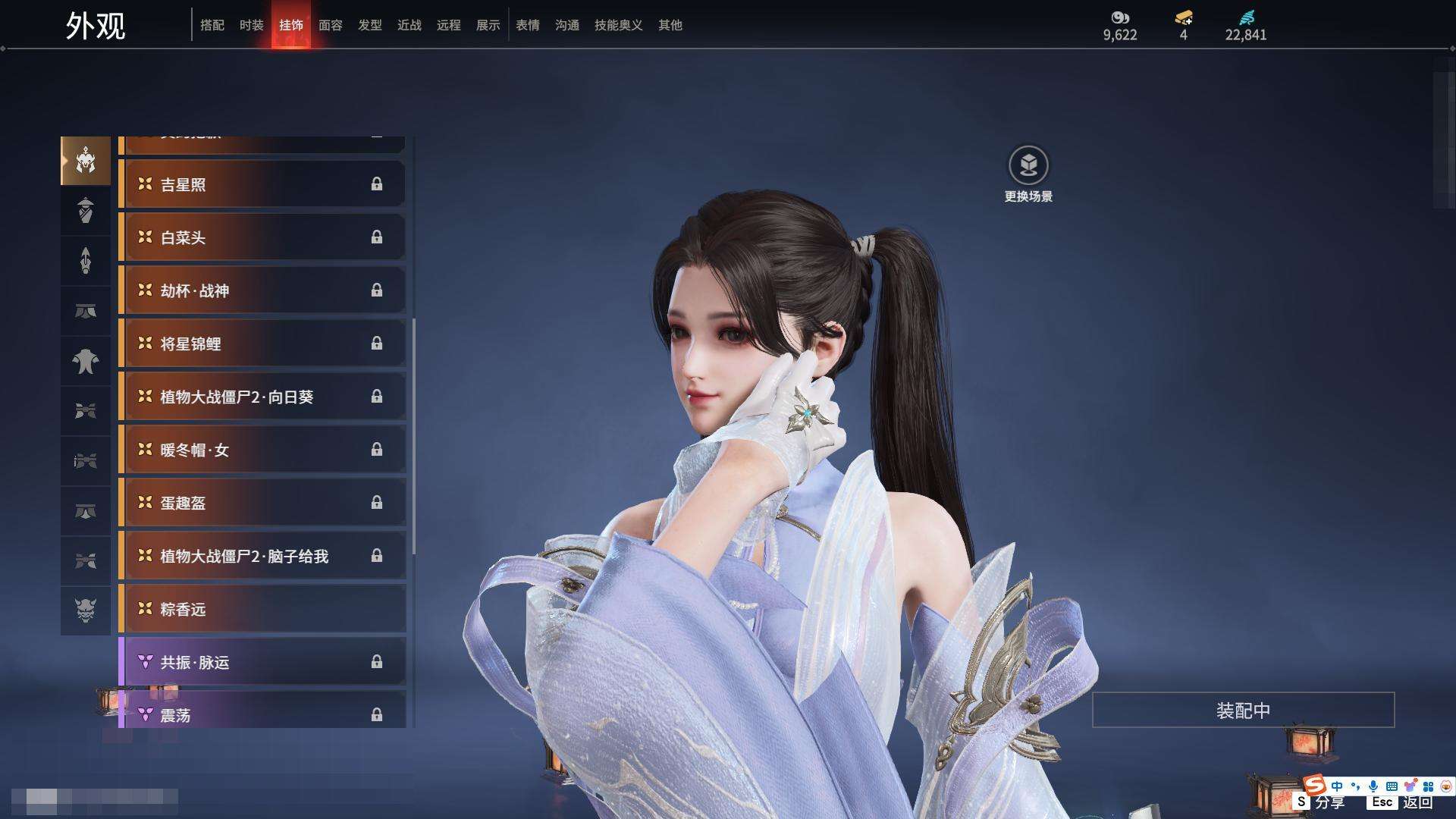The height and width of the screenshot is (819, 1456).
Task: Show the 展示 tab
Action: click(488, 25)
